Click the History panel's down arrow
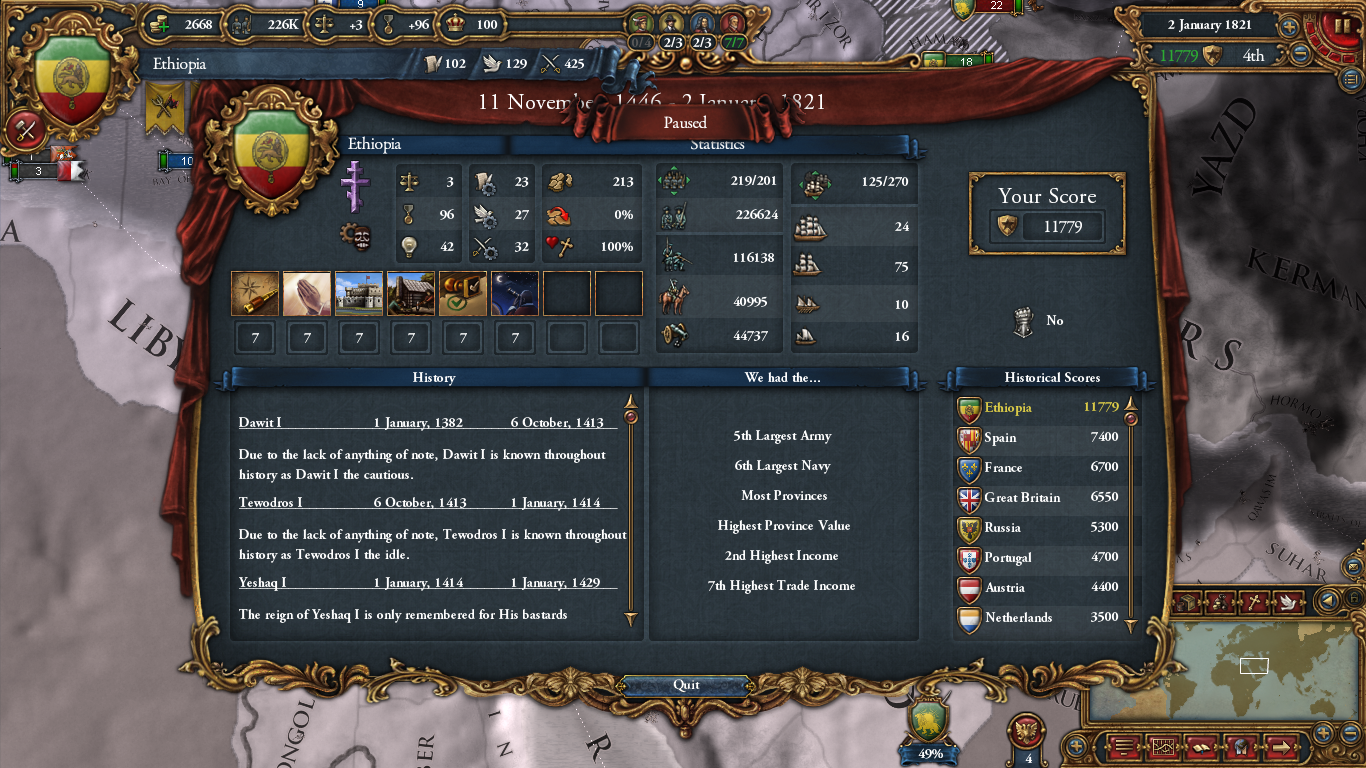 (631, 620)
